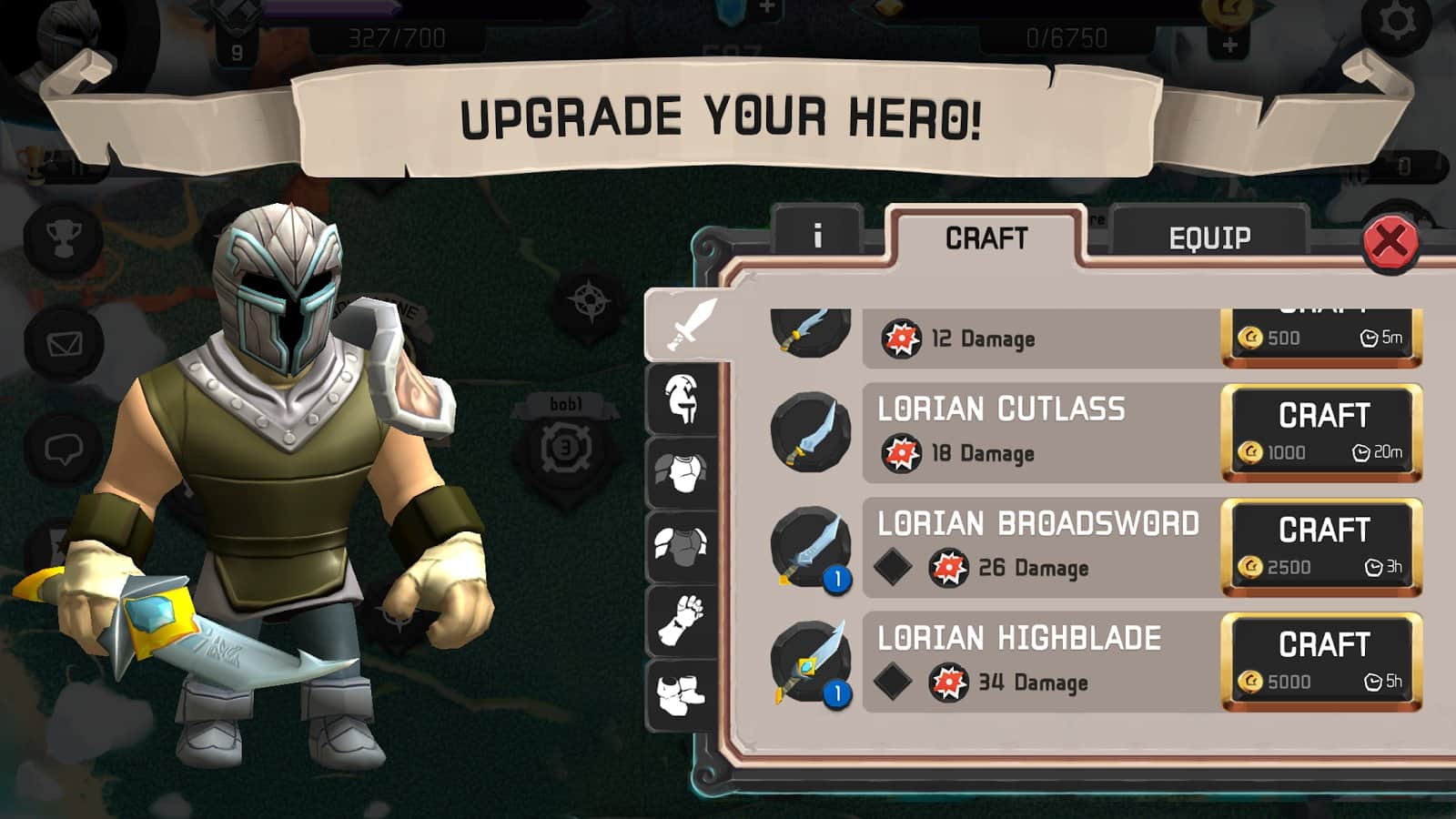Image resolution: width=1456 pixels, height=819 pixels.
Task: Open the chest armor category
Action: (682, 473)
